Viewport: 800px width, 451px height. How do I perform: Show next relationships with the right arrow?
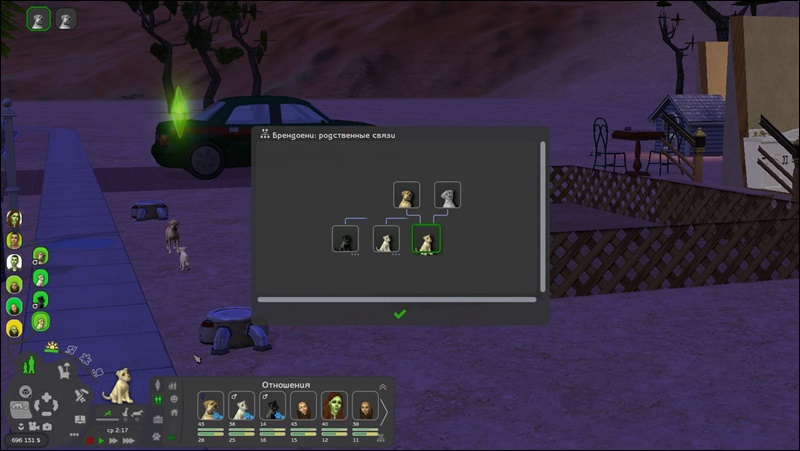(381, 411)
